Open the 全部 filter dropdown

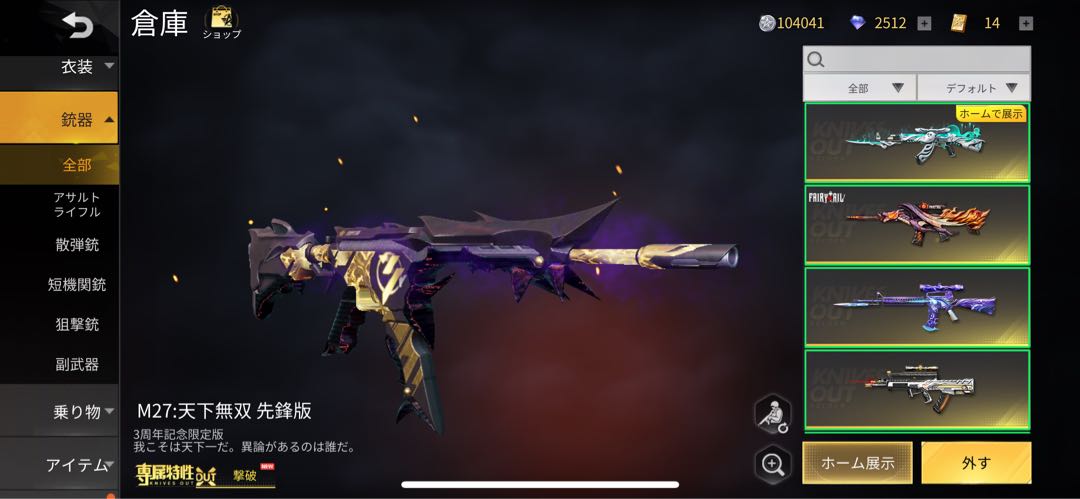pos(859,88)
